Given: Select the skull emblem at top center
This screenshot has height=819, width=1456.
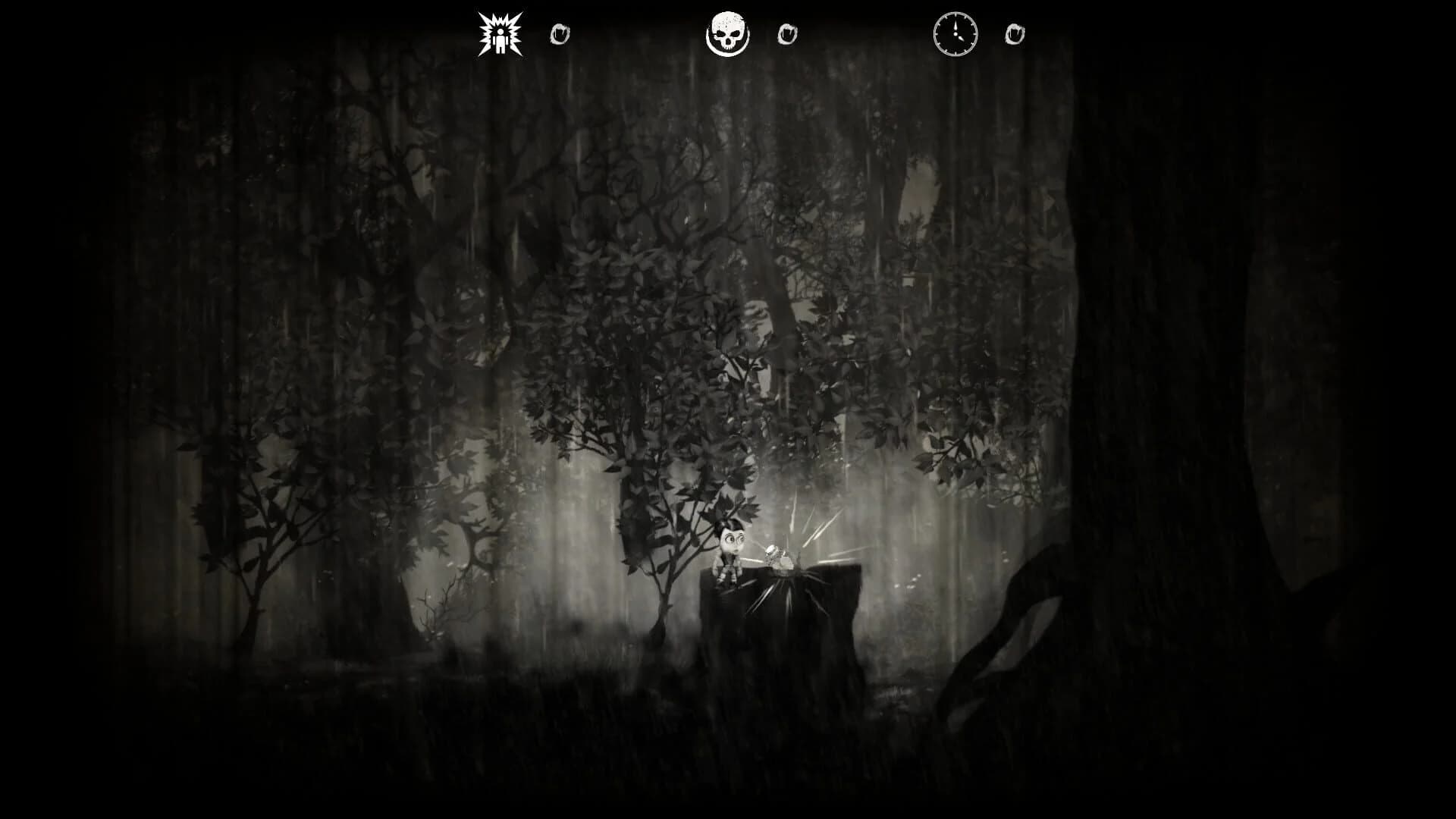Looking at the screenshot, I should point(730,33).
